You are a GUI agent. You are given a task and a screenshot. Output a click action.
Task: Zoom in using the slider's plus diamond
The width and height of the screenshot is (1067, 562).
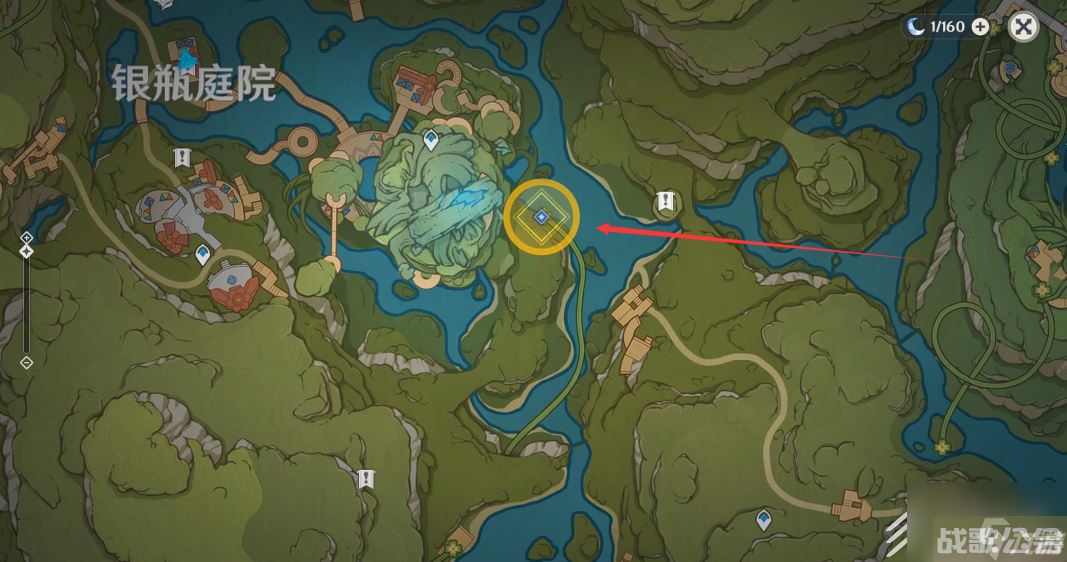tap(27, 237)
